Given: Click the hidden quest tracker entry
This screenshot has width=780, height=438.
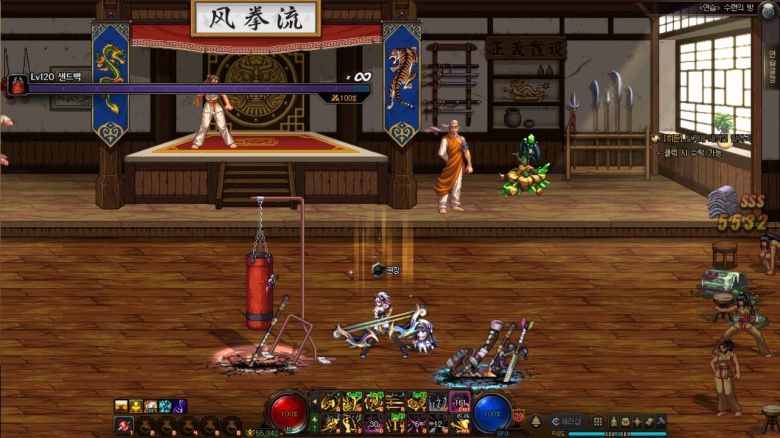Looking at the screenshot, I should [700, 138].
